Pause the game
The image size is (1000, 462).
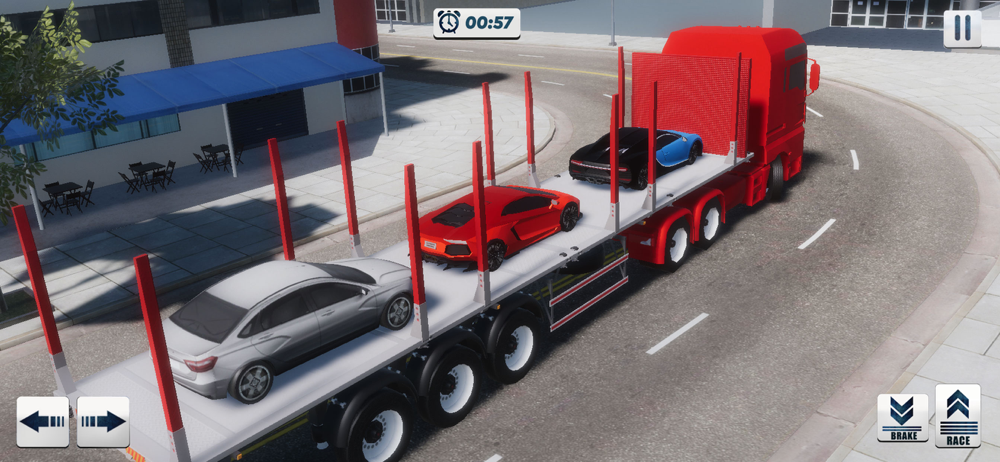coord(962,28)
